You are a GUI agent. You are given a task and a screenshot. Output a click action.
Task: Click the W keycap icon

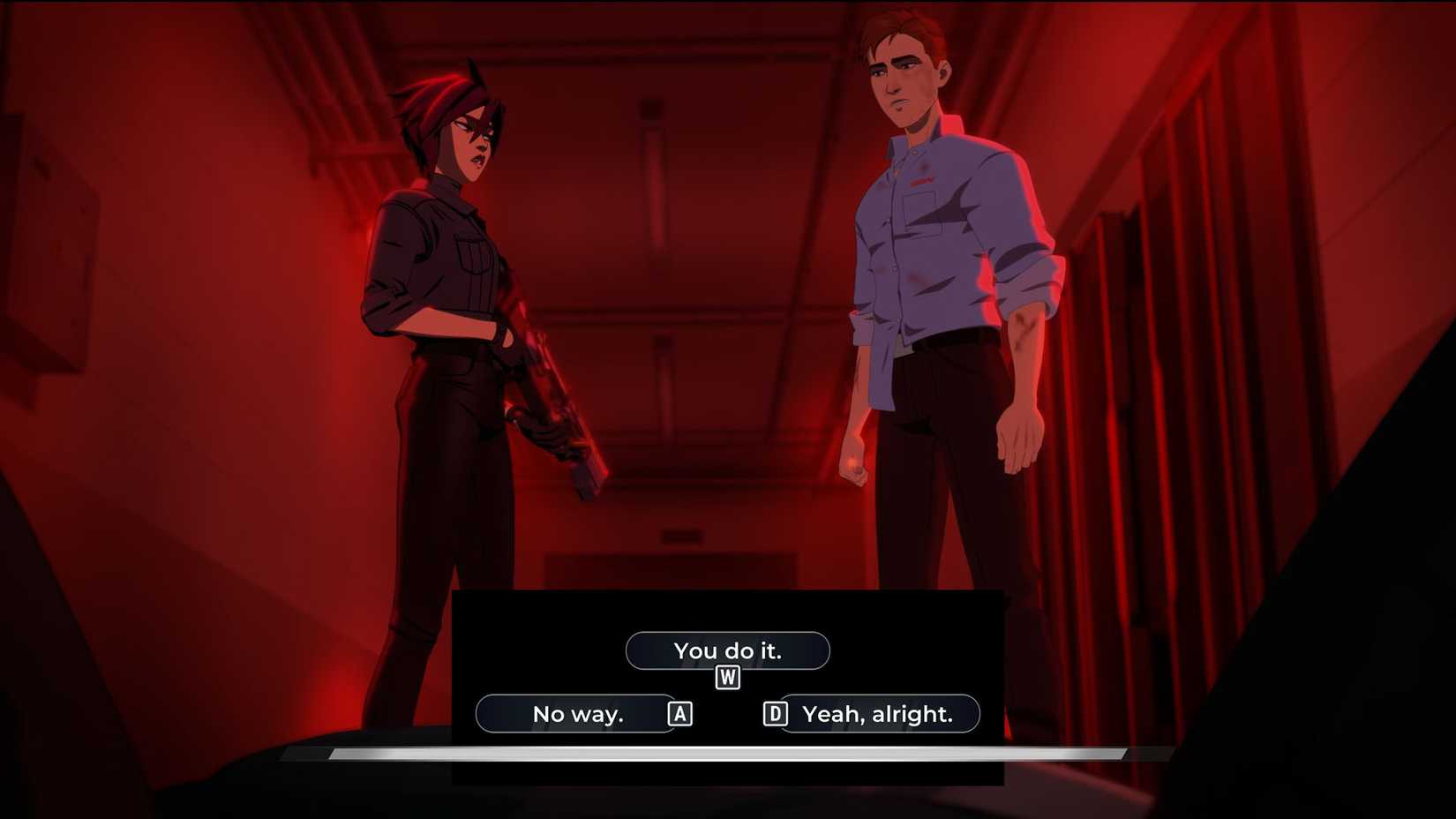(x=727, y=678)
